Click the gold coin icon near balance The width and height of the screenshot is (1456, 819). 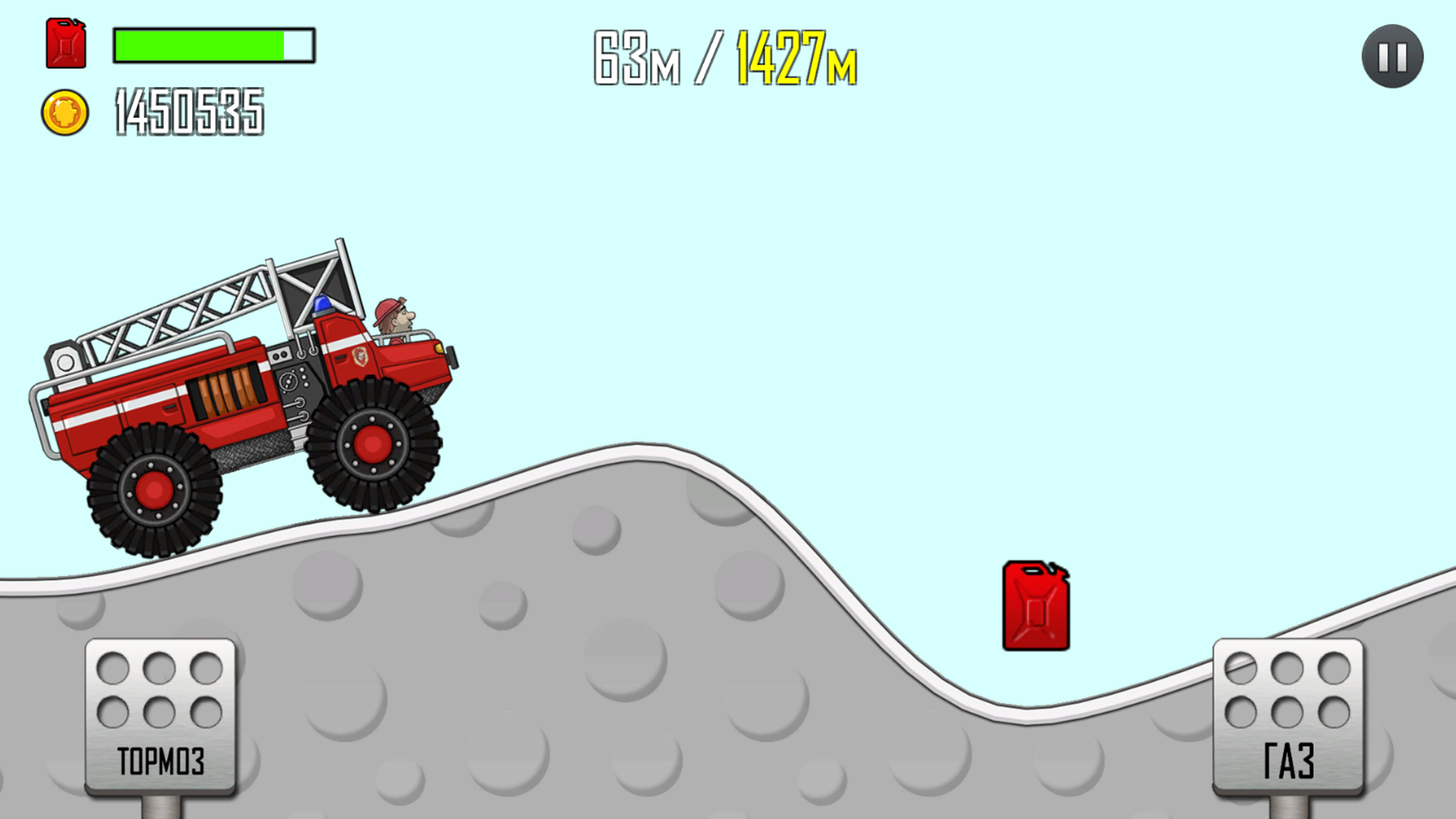[x=64, y=111]
